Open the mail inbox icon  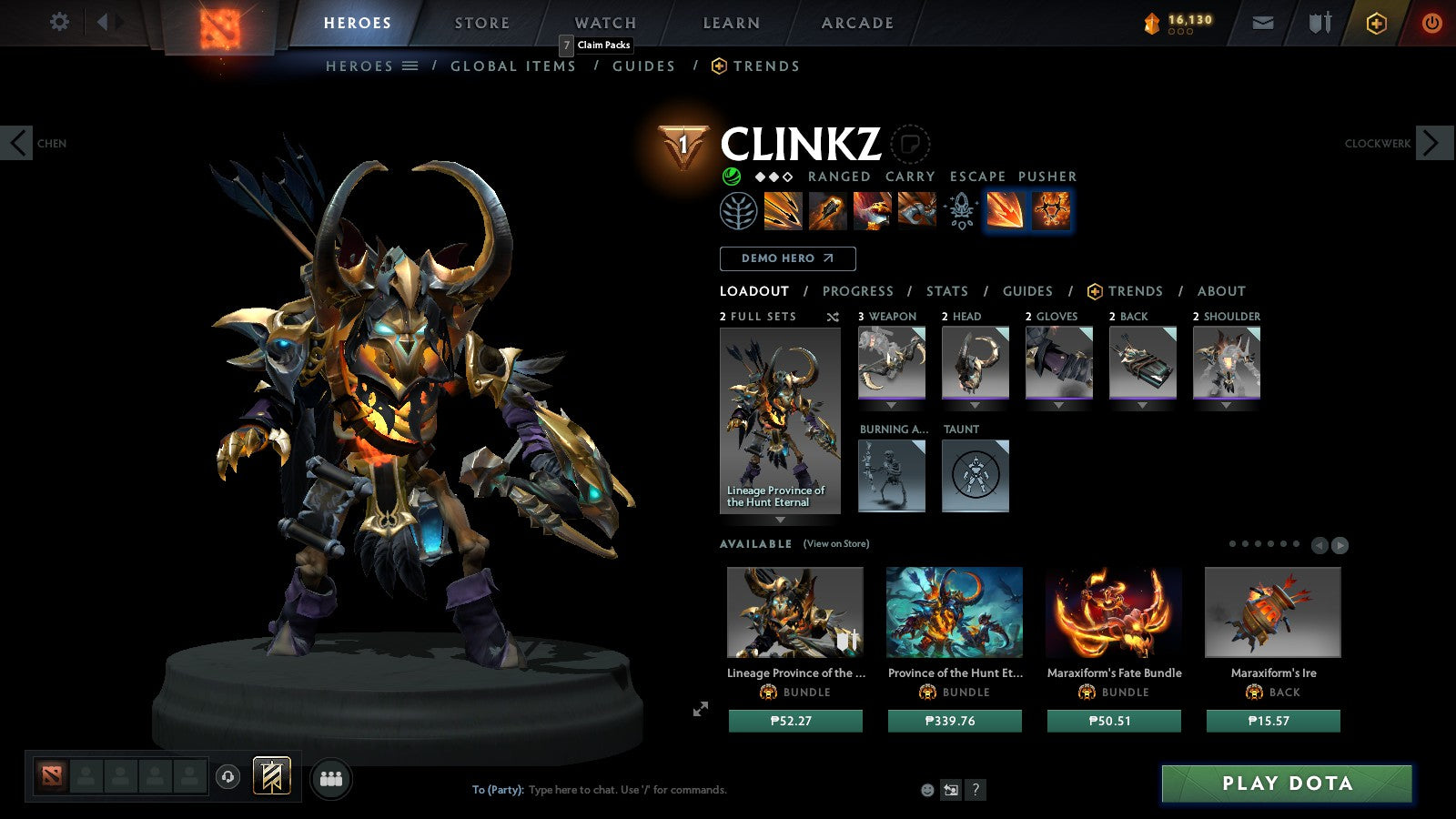pos(1265,22)
